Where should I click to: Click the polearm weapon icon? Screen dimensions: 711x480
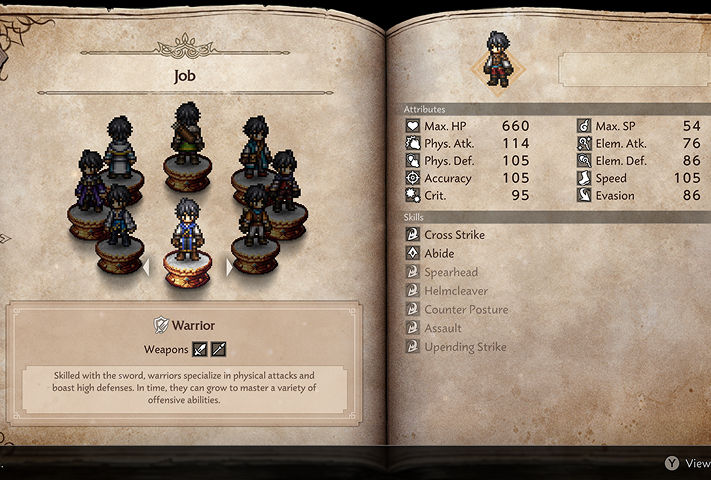coord(218,349)
